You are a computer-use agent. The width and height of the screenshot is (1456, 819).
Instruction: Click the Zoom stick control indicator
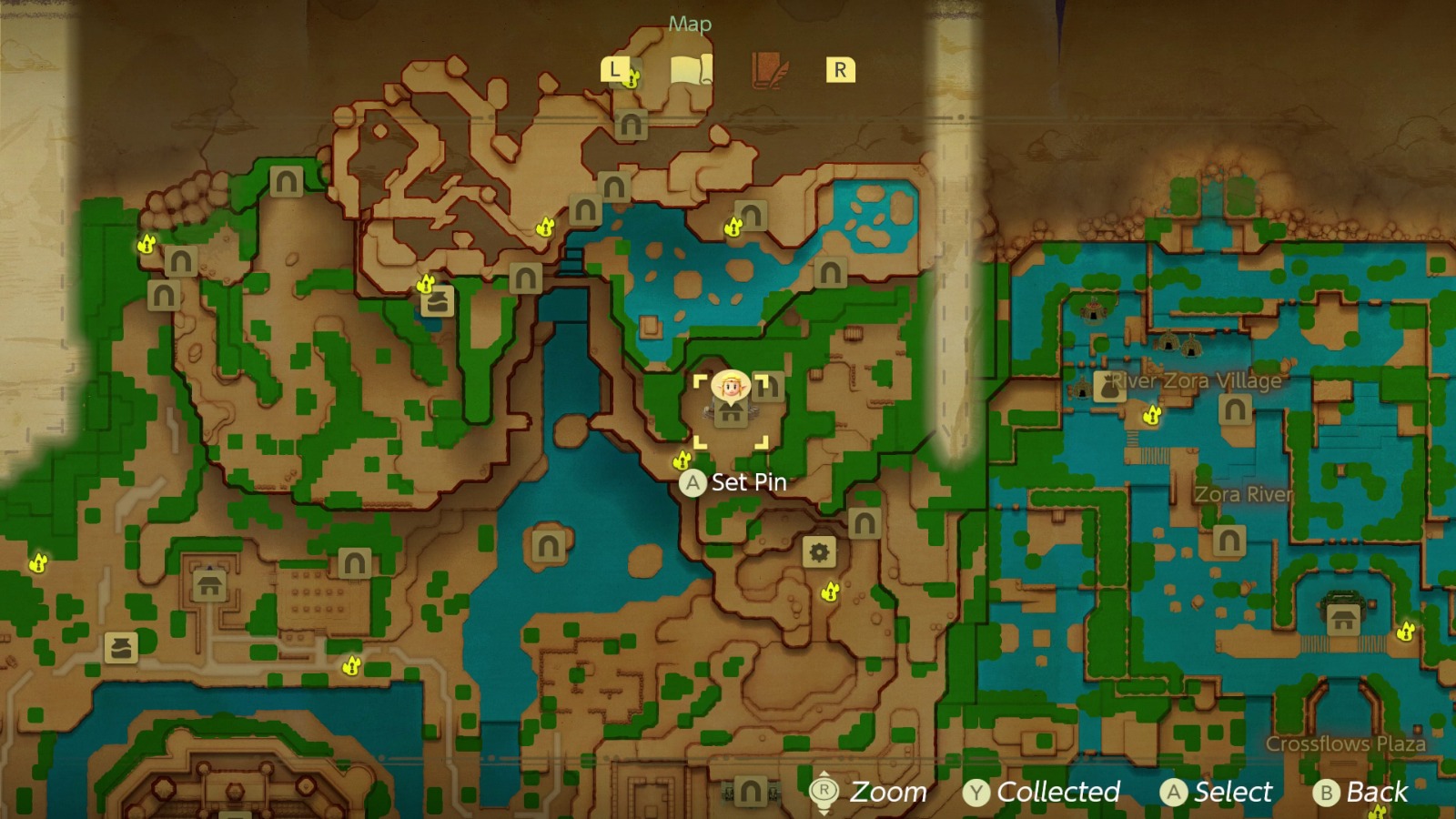point(824,790)
